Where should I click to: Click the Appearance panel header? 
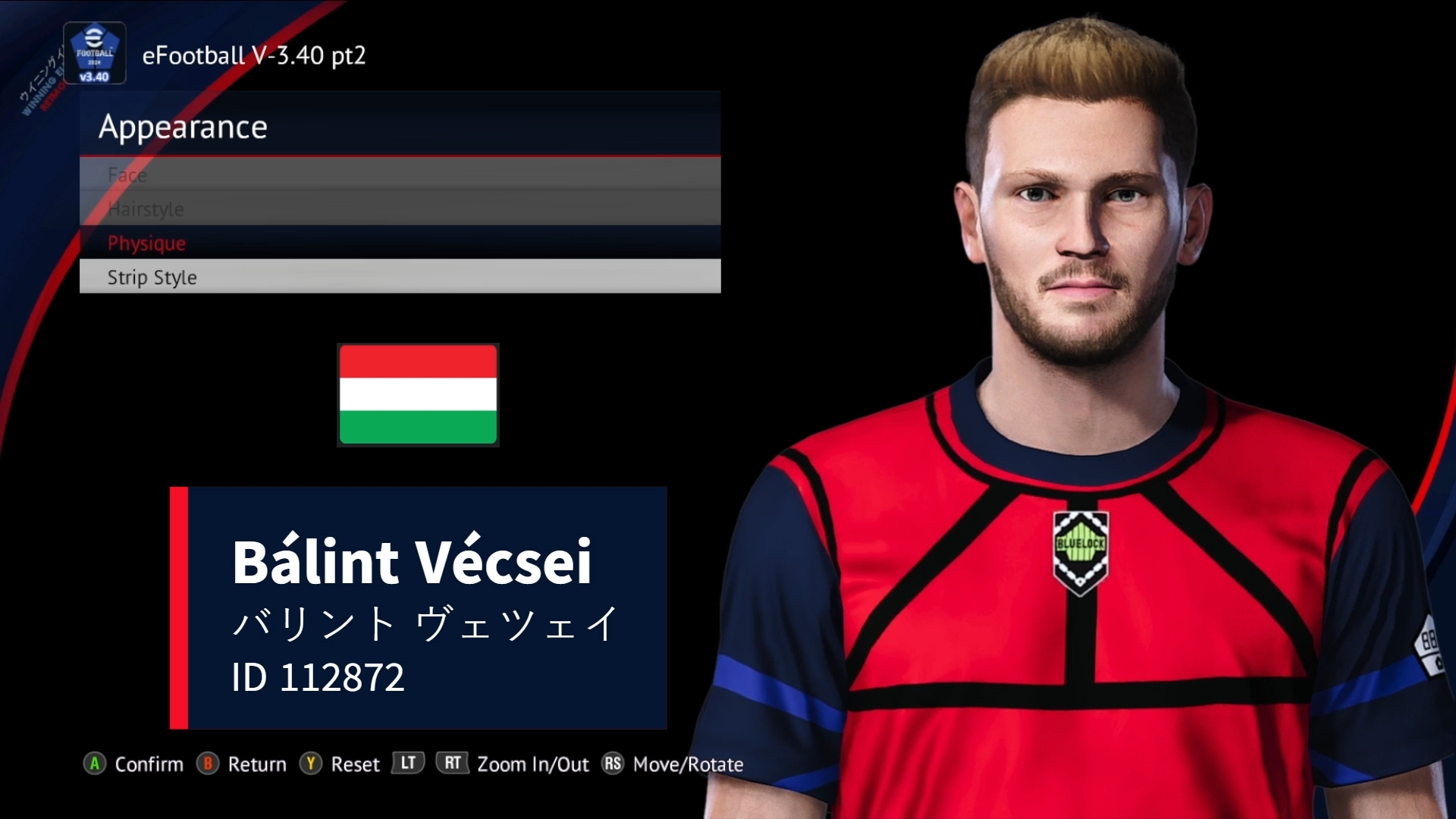click(x=184, y=127)
